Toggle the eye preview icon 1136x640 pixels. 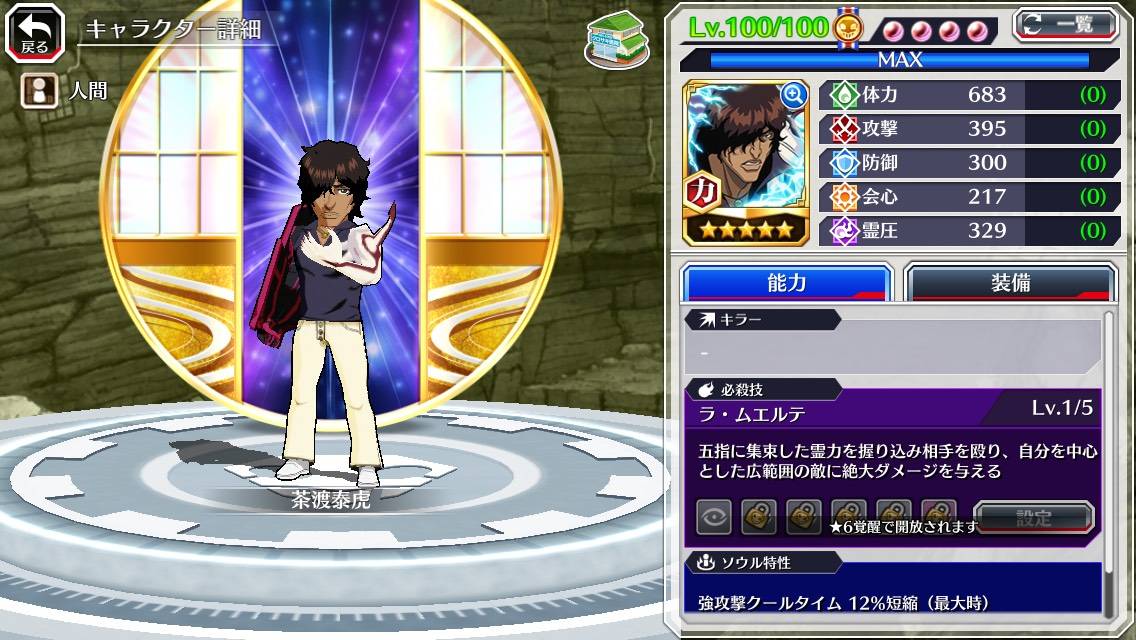point(713,518)
